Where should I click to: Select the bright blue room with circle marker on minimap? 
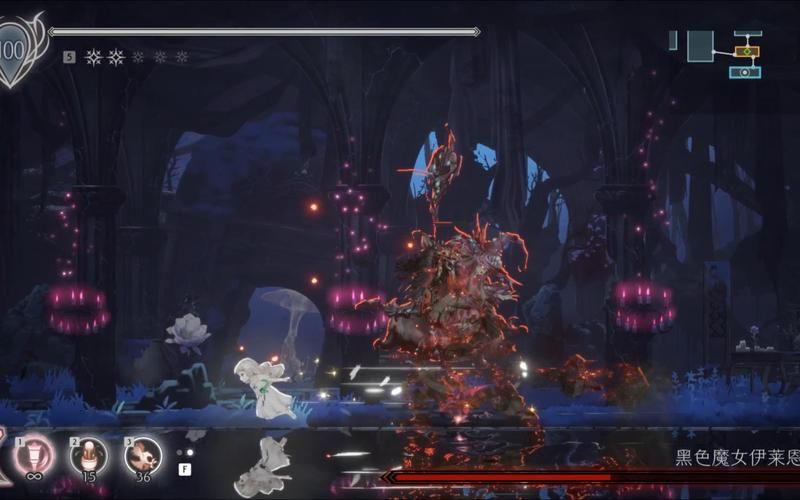[x=745, y=72]
